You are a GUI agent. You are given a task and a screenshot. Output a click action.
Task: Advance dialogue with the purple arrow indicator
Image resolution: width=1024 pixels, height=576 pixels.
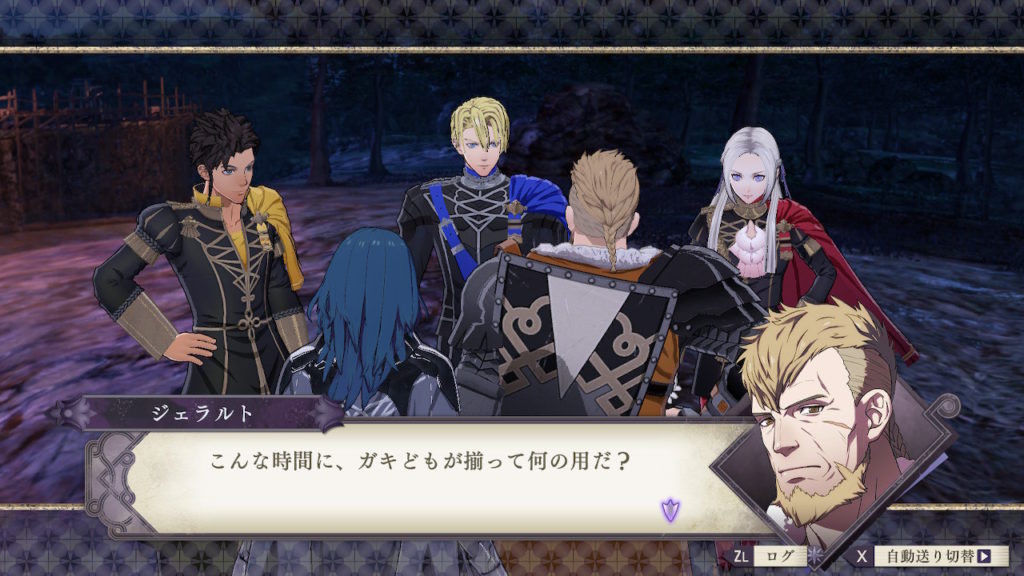click(x=669, y=511)
